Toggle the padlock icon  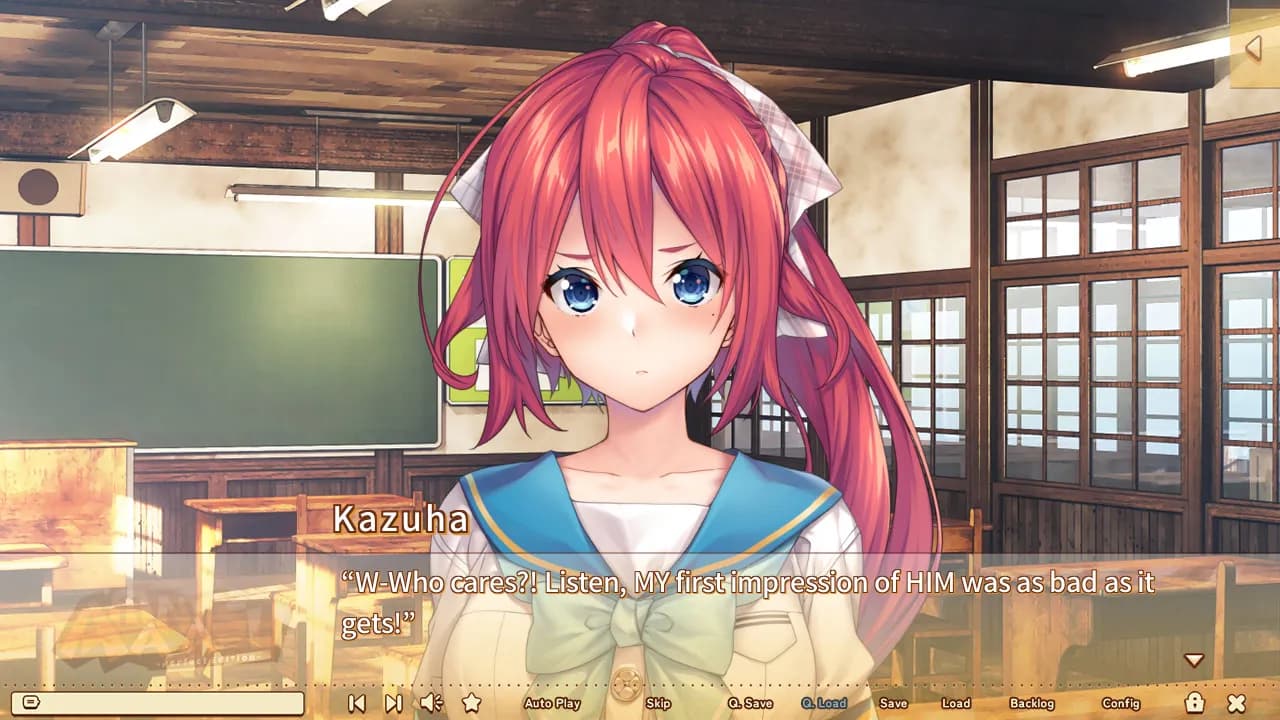(1194, 702)
